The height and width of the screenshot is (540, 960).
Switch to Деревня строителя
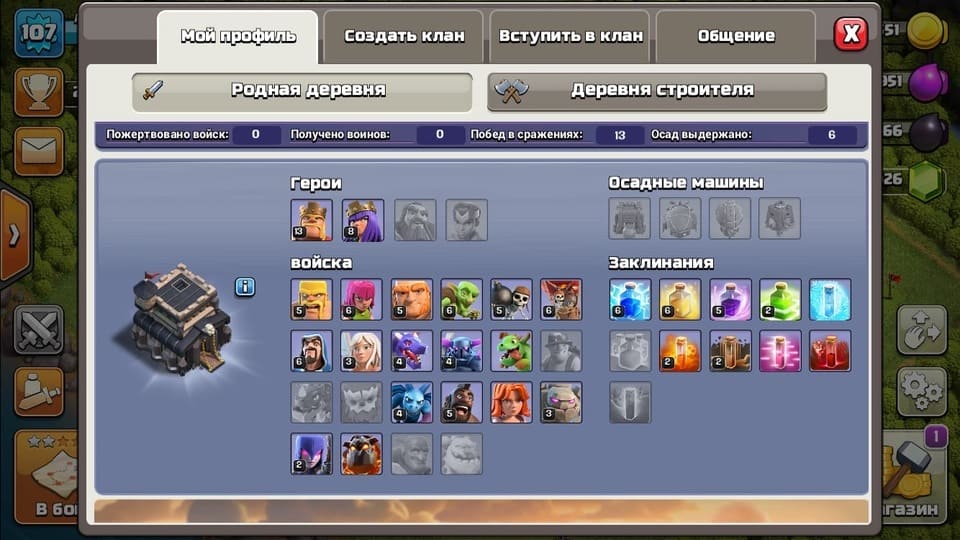[x=657, y=91]
